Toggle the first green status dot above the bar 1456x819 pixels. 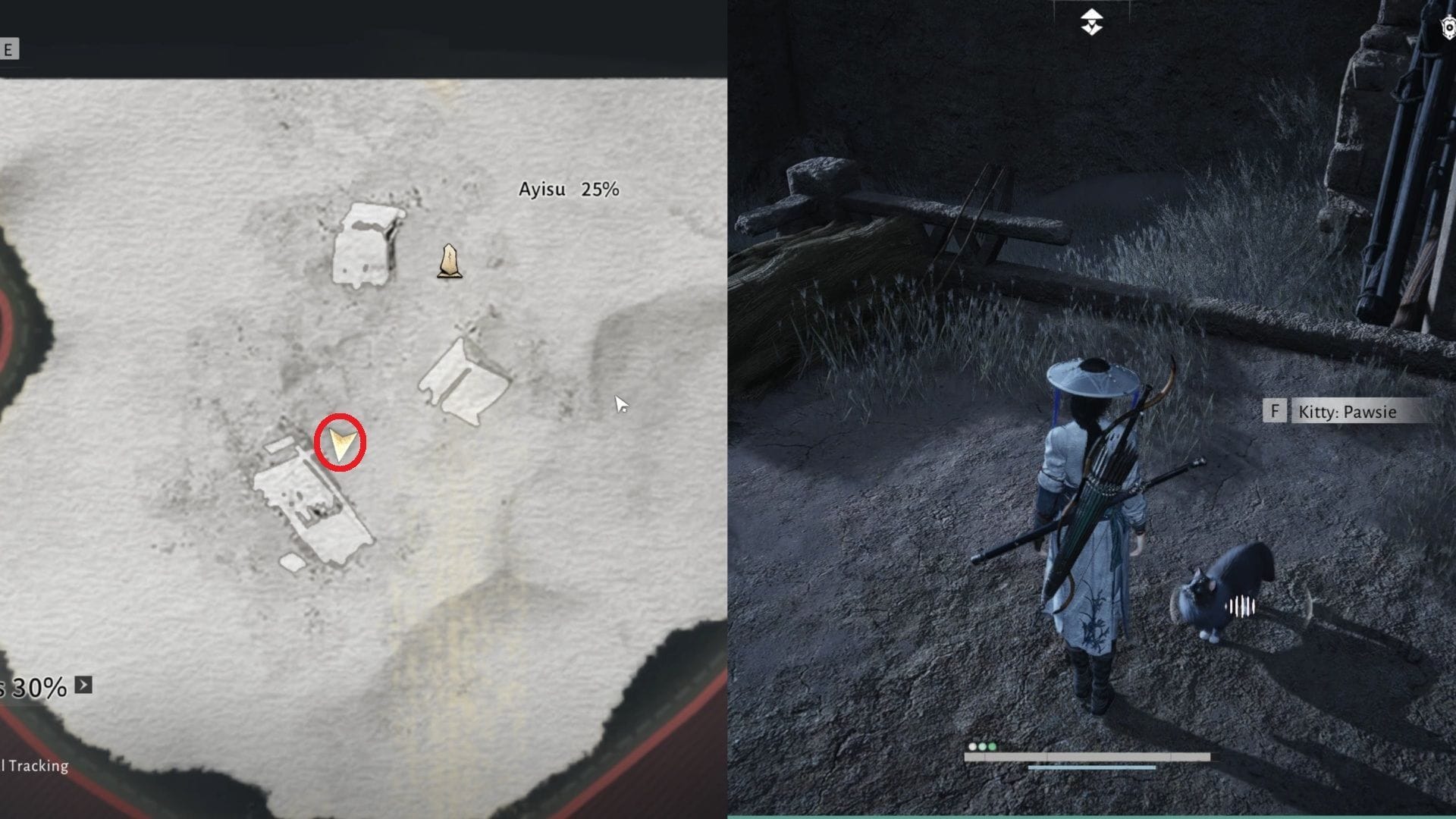[982, 746]
